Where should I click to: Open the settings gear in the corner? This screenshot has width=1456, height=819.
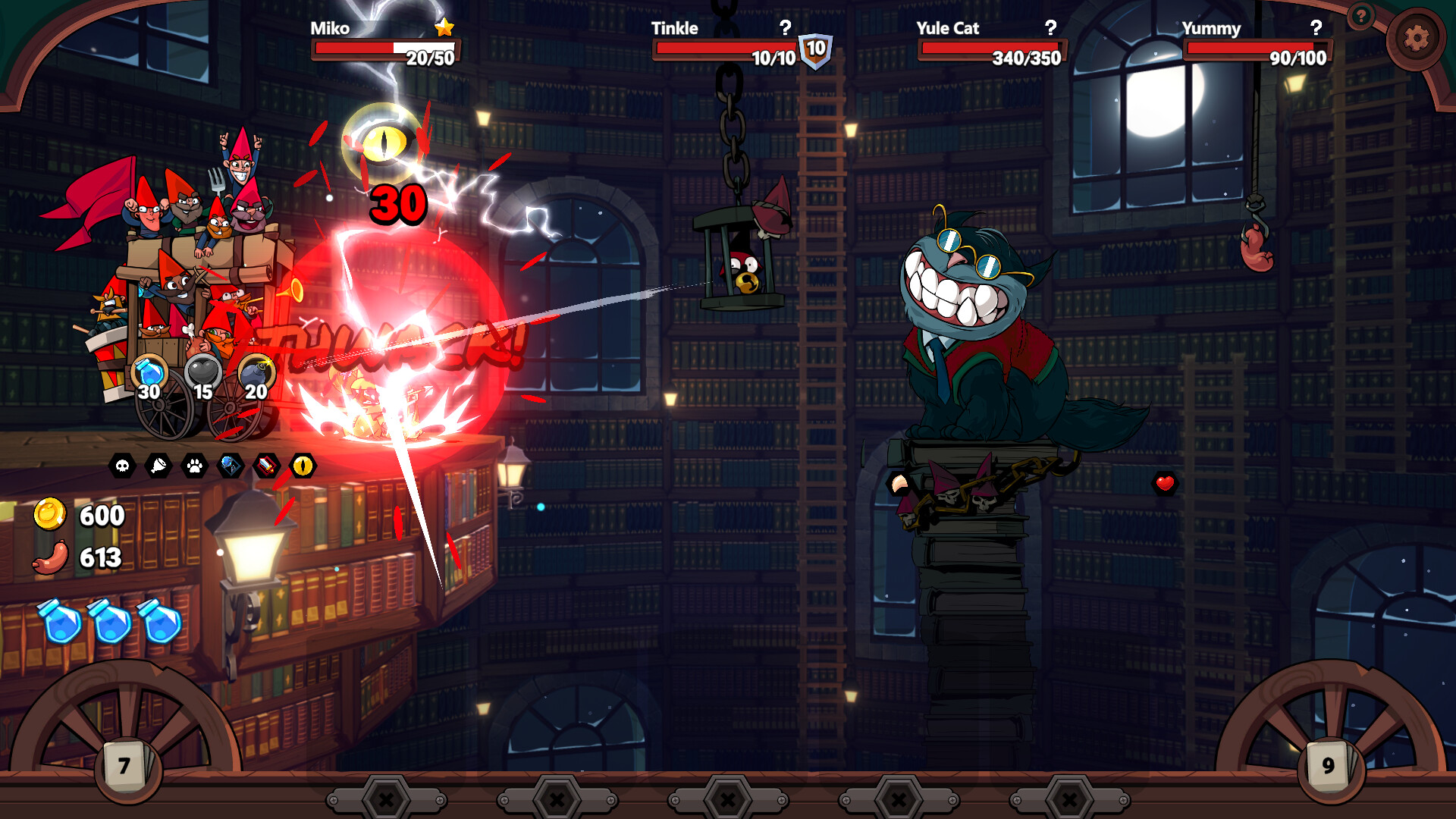[x=1417, y=36]
